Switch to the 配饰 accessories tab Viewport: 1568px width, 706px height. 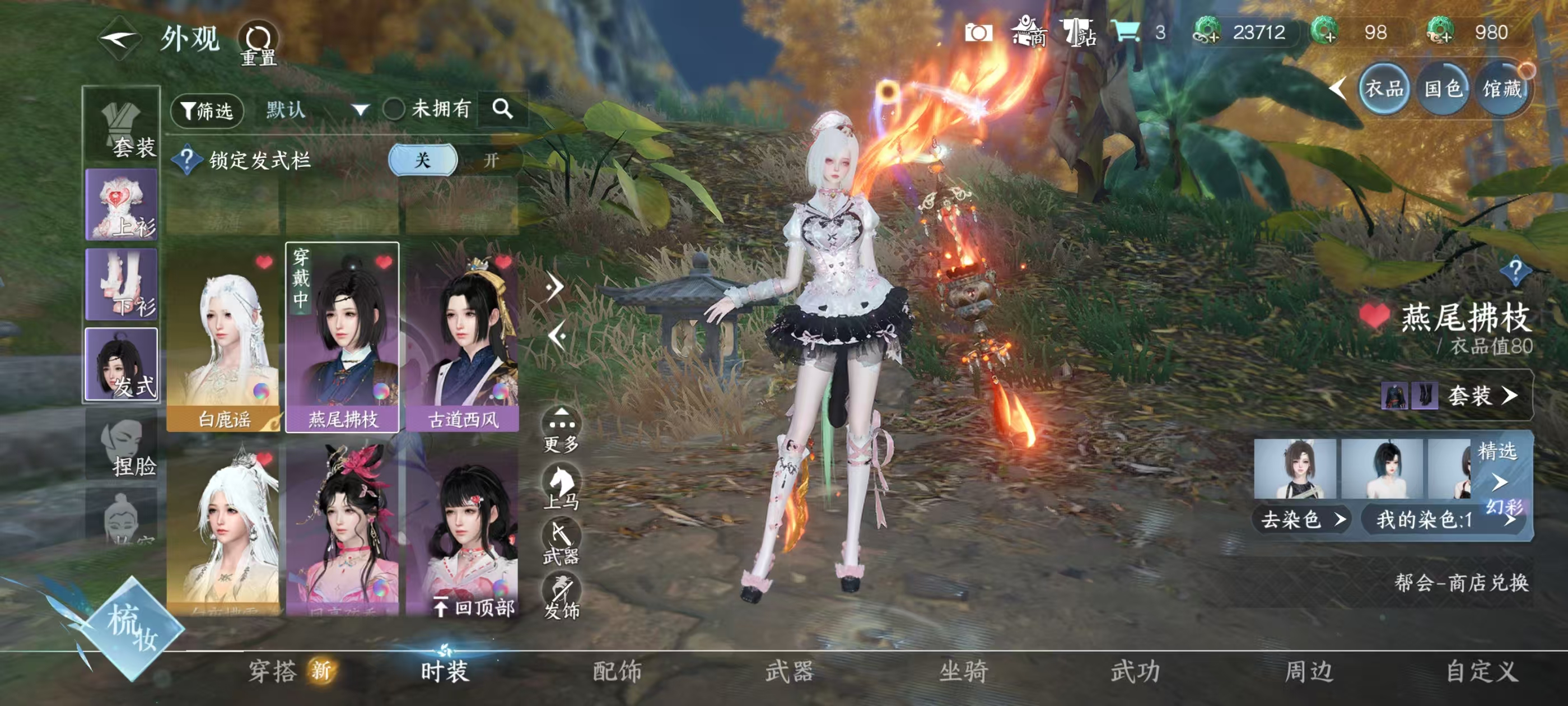[617, 671]
